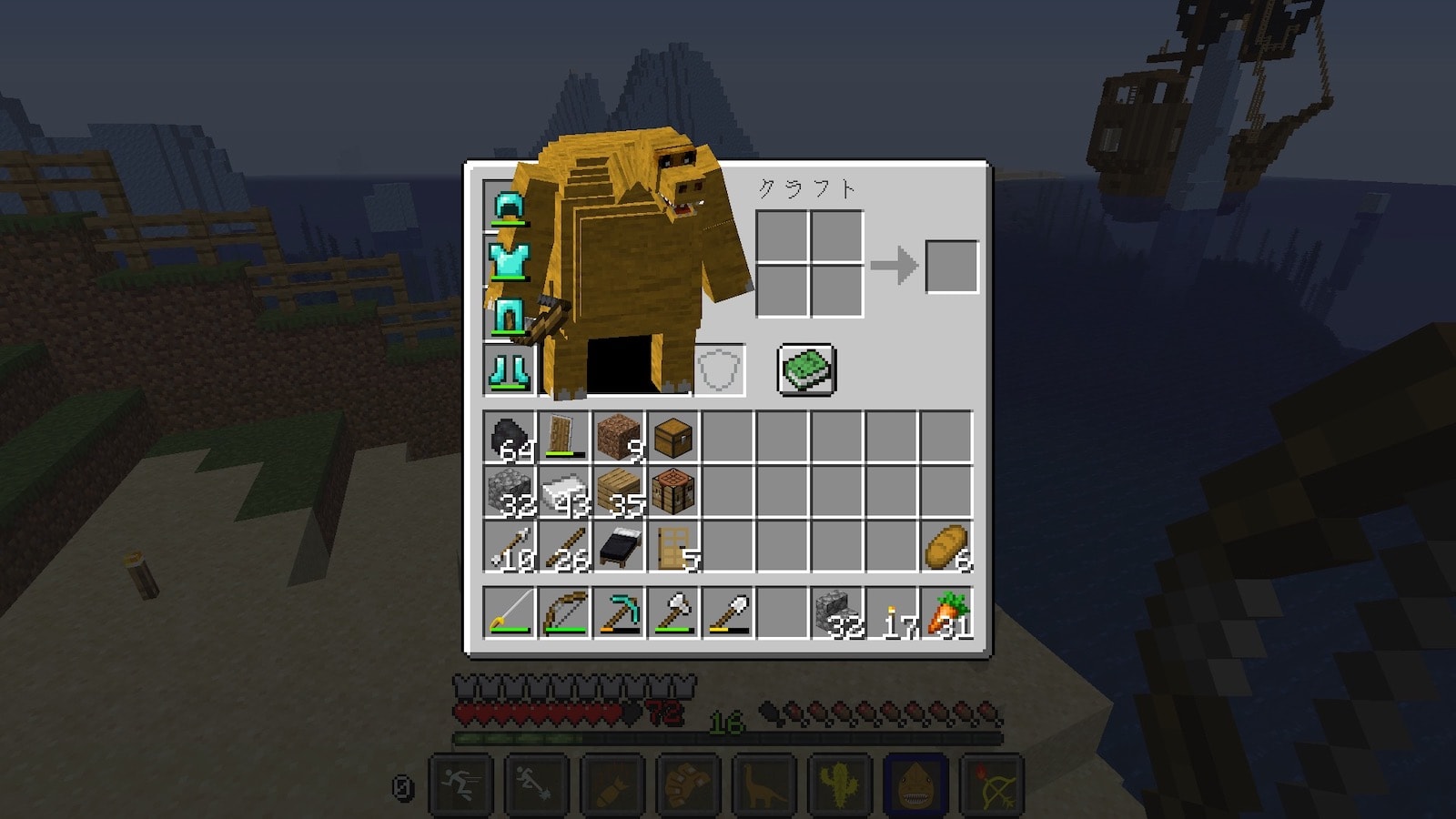The height and width of the screenshot is (819, 1456).
Task: Choose the diamond pickaxe hotbar slot
Action: point(619,612)
